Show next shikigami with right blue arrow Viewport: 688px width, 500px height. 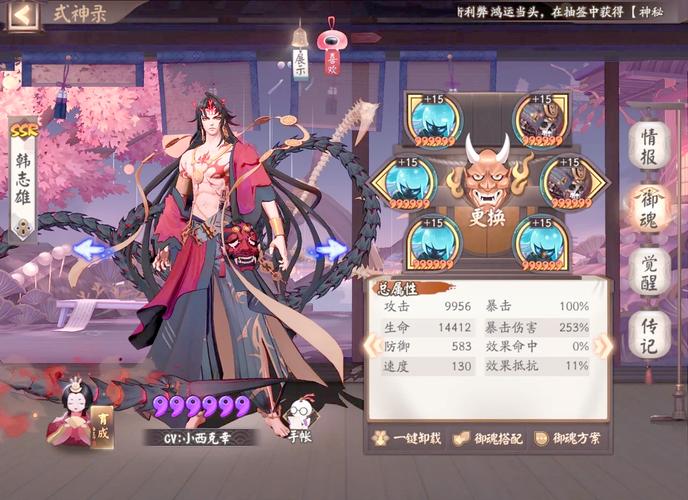327,250
